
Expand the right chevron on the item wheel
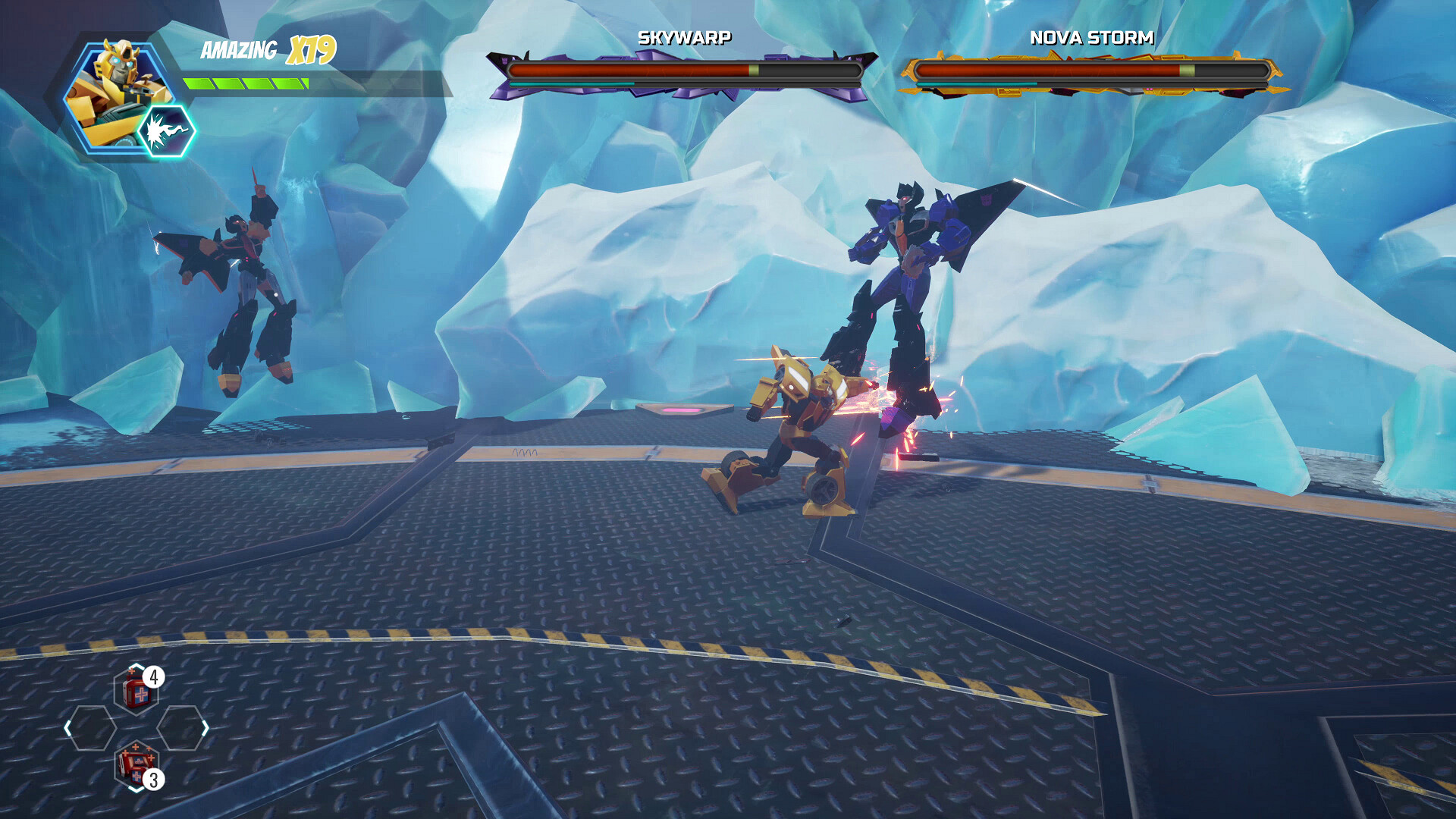[205, 727]
